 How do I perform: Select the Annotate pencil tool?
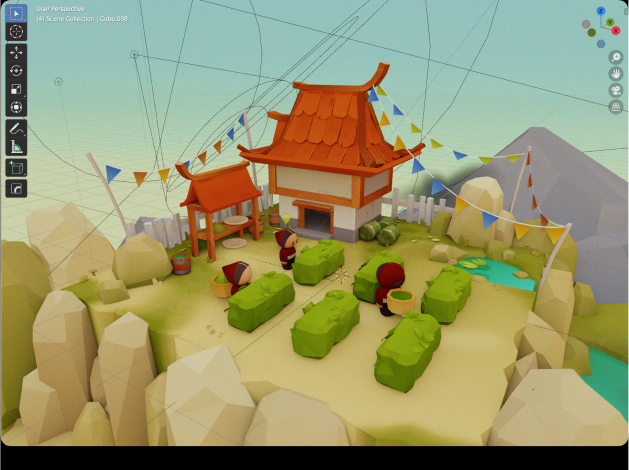point(16,128)
